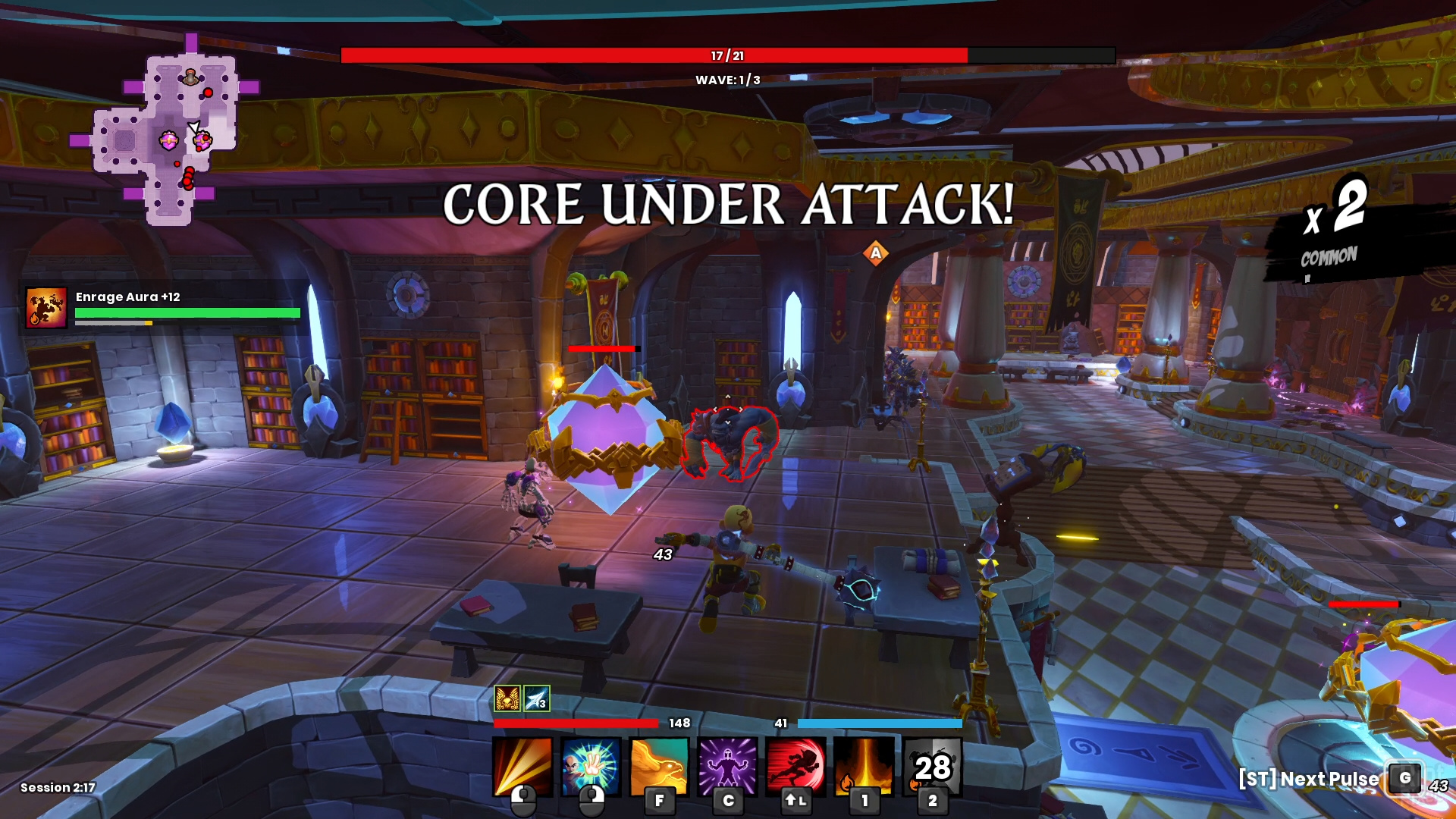Cast the fire pillar ability
The height and width of the screenshot is (819, 1456).
tap(864, 766)
